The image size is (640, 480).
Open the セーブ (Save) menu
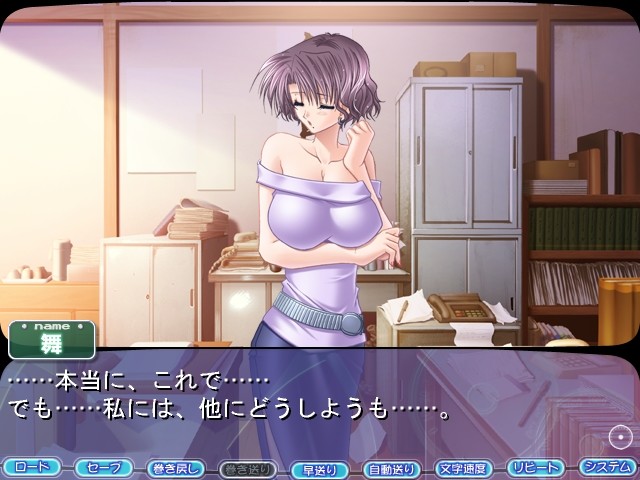click(x=103, y=467)
